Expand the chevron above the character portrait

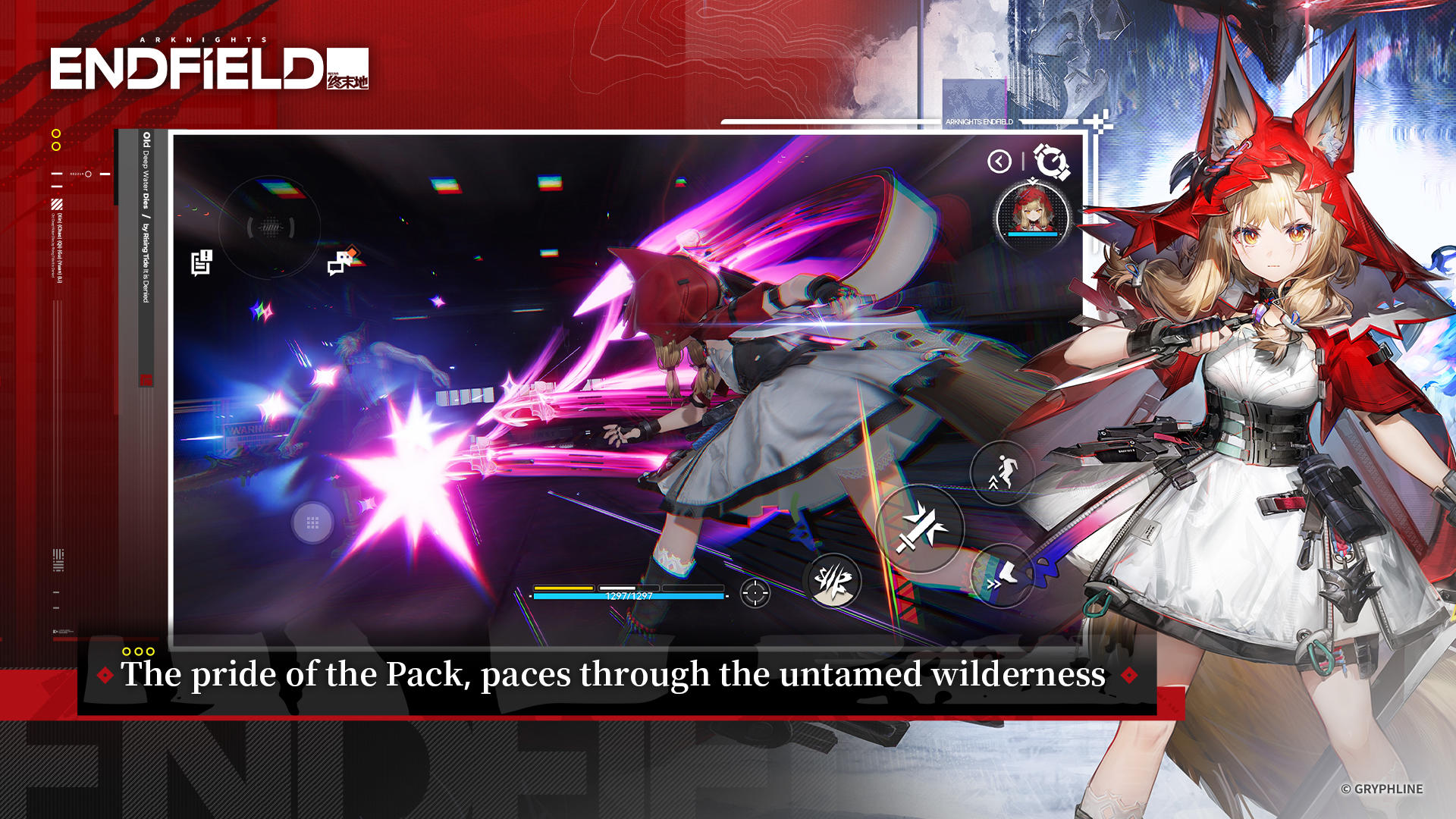1033,180
